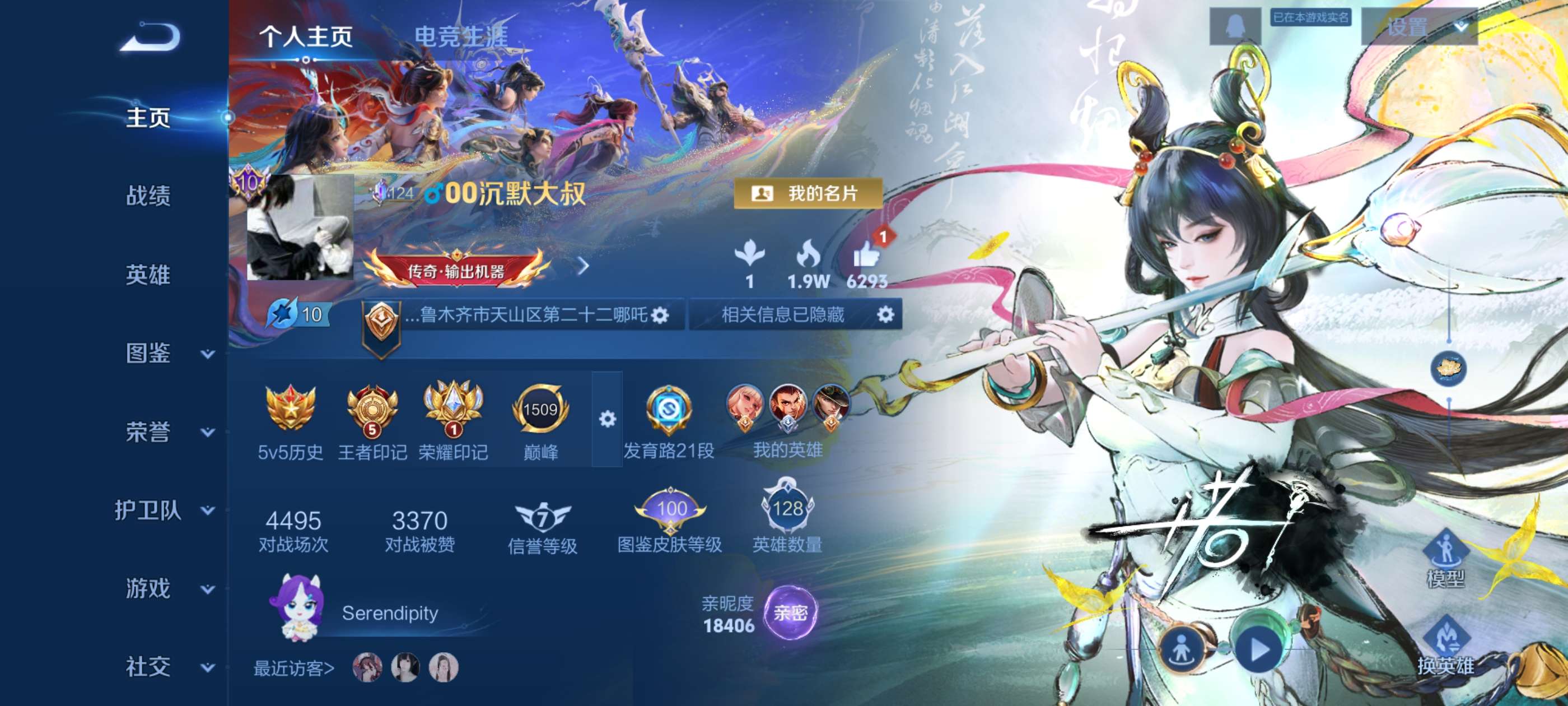Go back with the return arrow
The width and height of the screenshot is (1568, 706).
[x=150, y=37]
